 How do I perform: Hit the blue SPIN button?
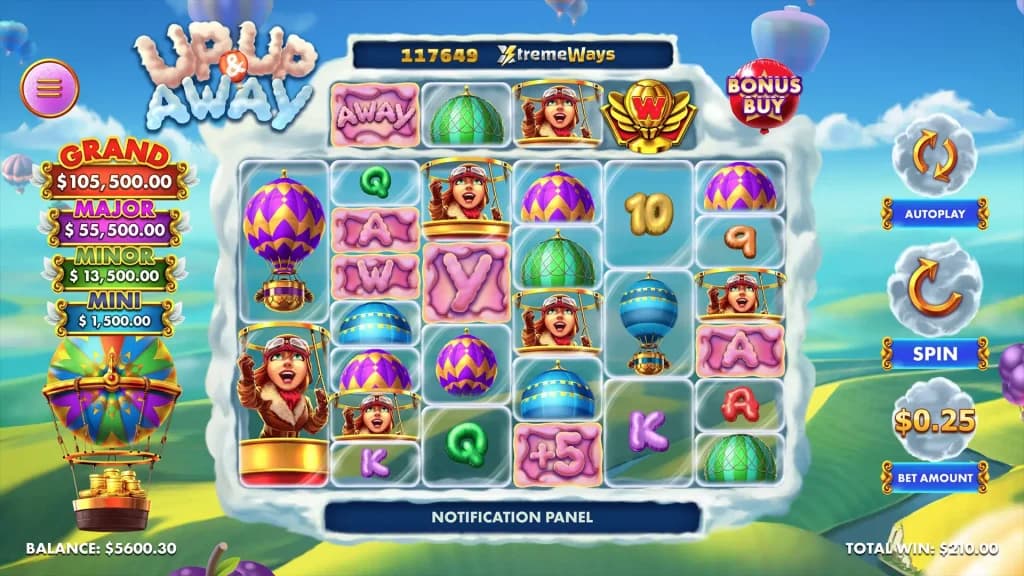(x=934, y=353)
